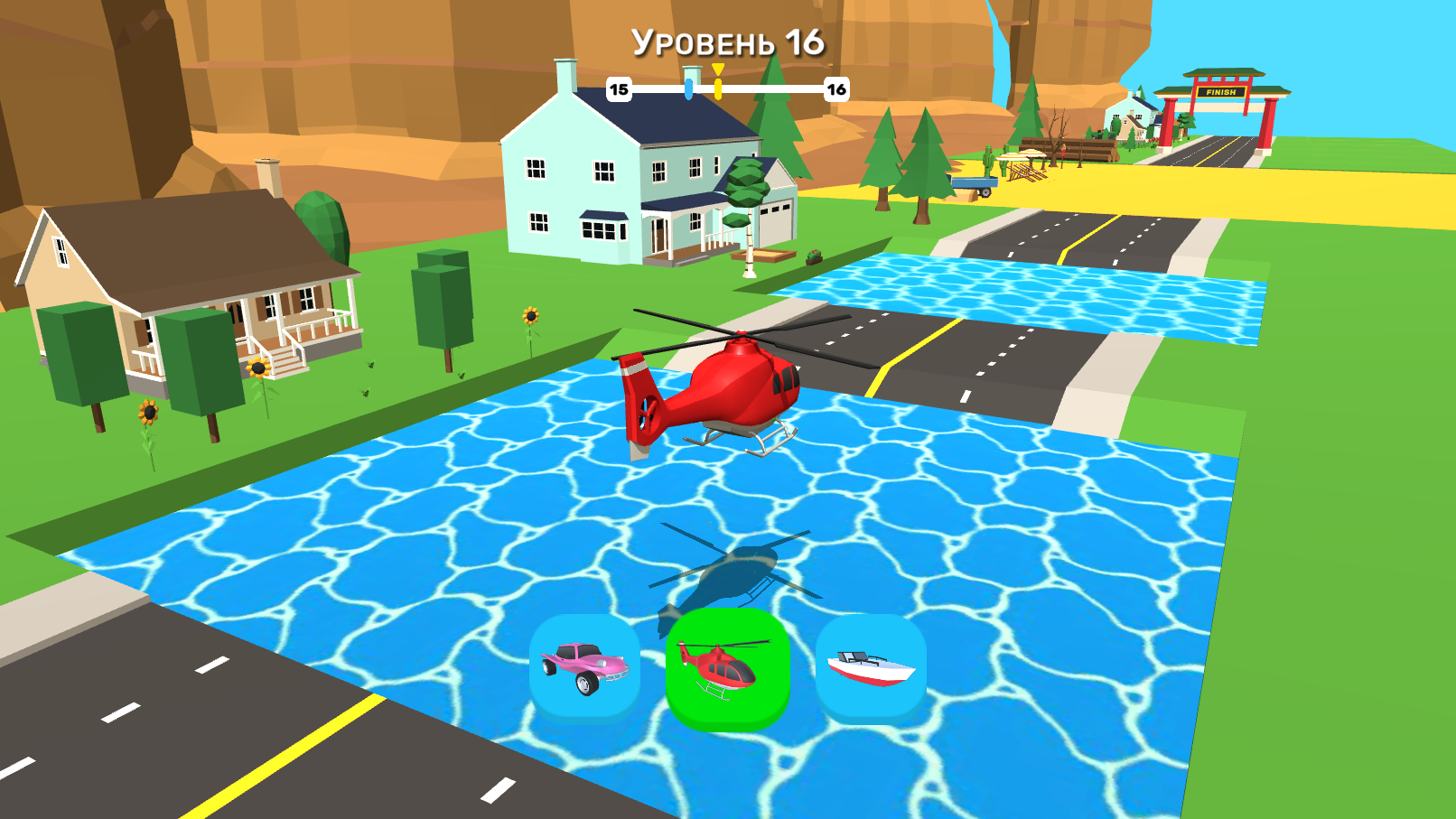
Task: Select the number 15 level badge
Action: pos(619,89)
